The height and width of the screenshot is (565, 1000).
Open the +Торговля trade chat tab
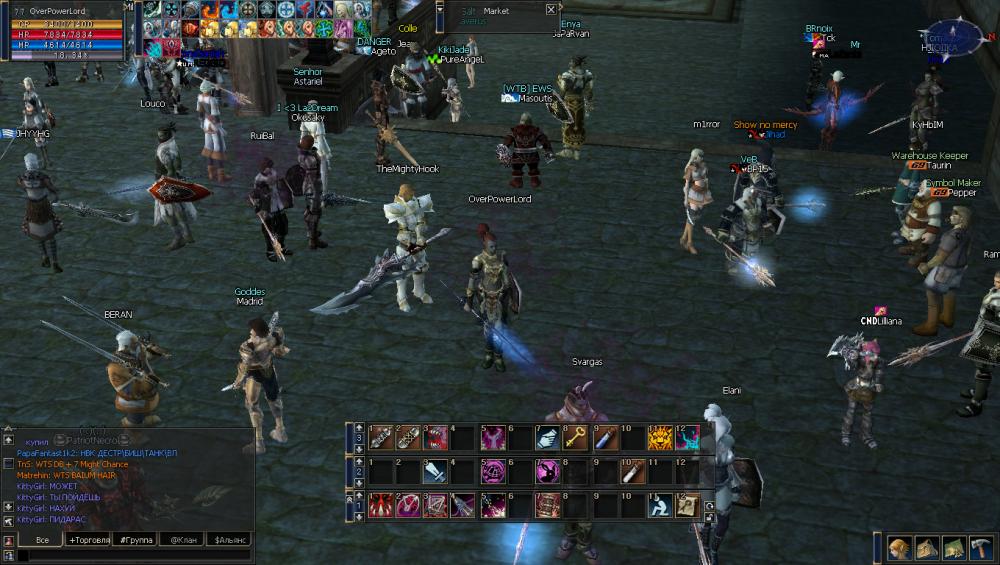[x=89, y=540]
